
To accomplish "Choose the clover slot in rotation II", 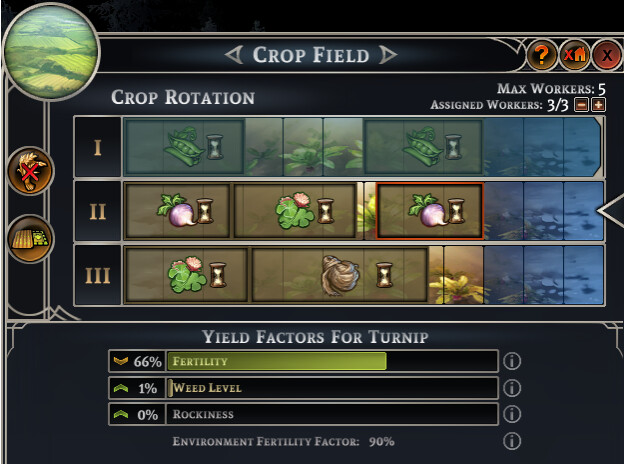I will pyautogui.click(x=295, y=211).
